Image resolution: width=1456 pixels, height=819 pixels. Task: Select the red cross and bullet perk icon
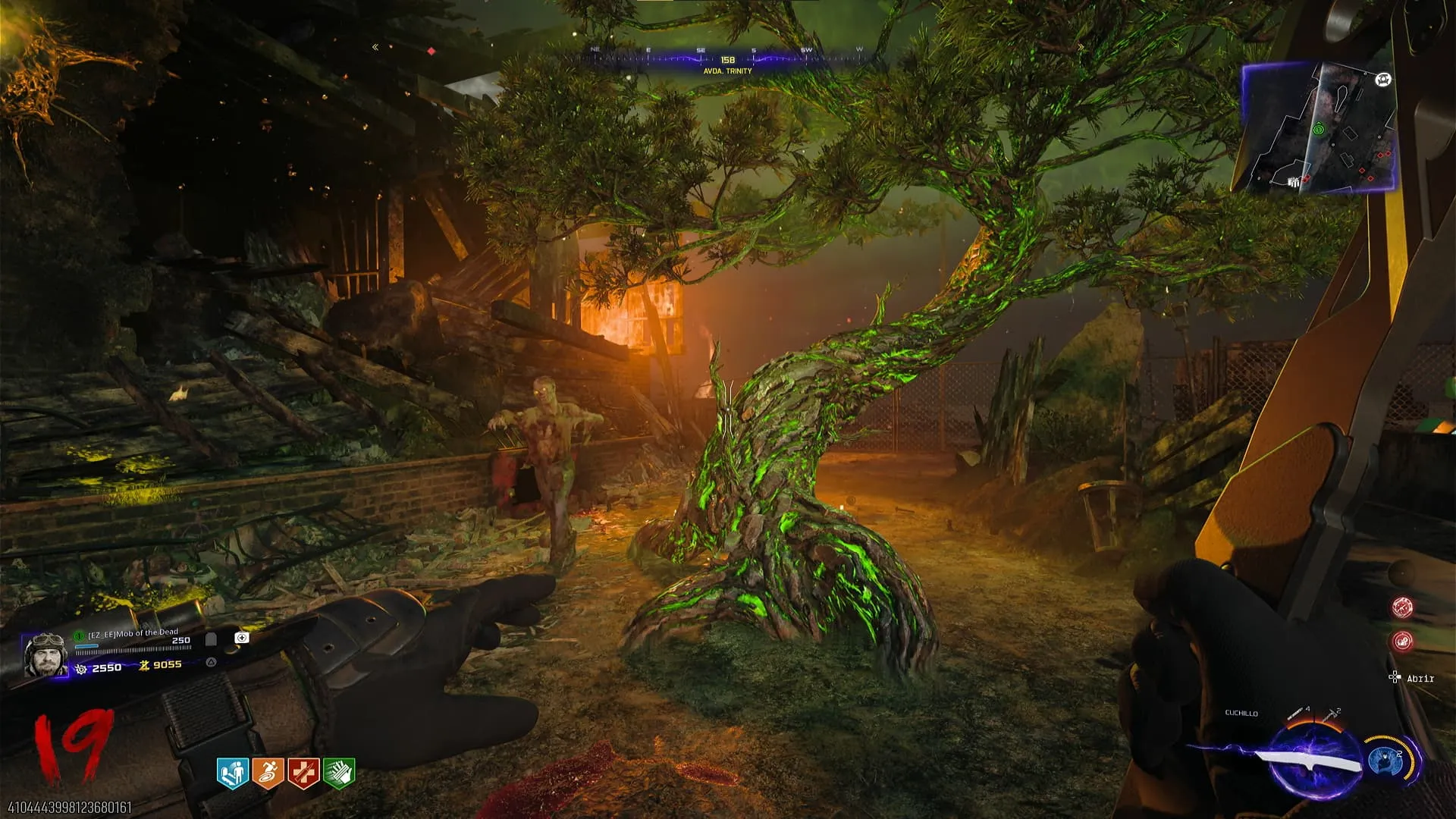click(x=303, y=773)
